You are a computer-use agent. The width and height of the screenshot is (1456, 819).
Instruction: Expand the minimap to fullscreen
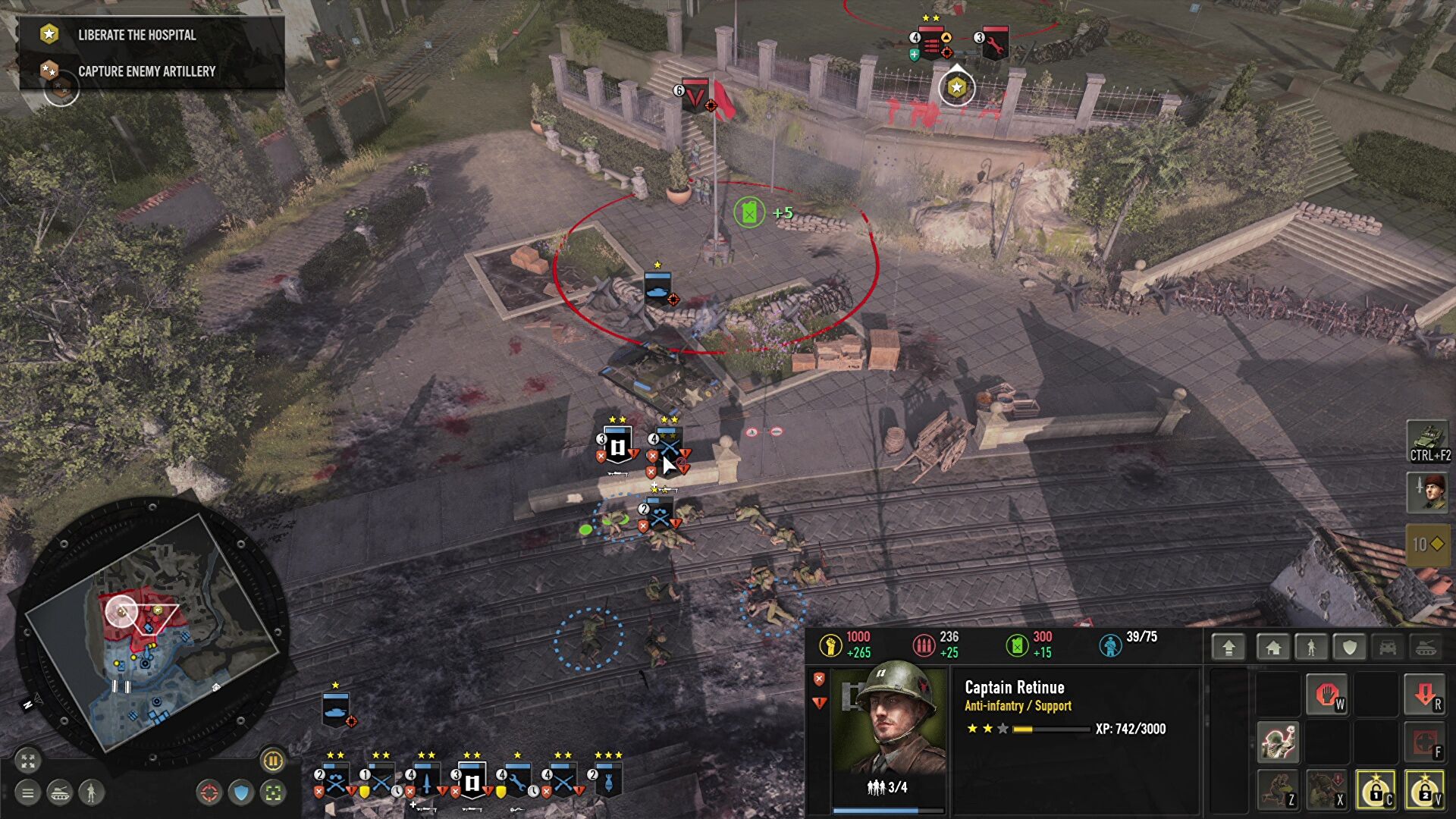click(27, 761)
